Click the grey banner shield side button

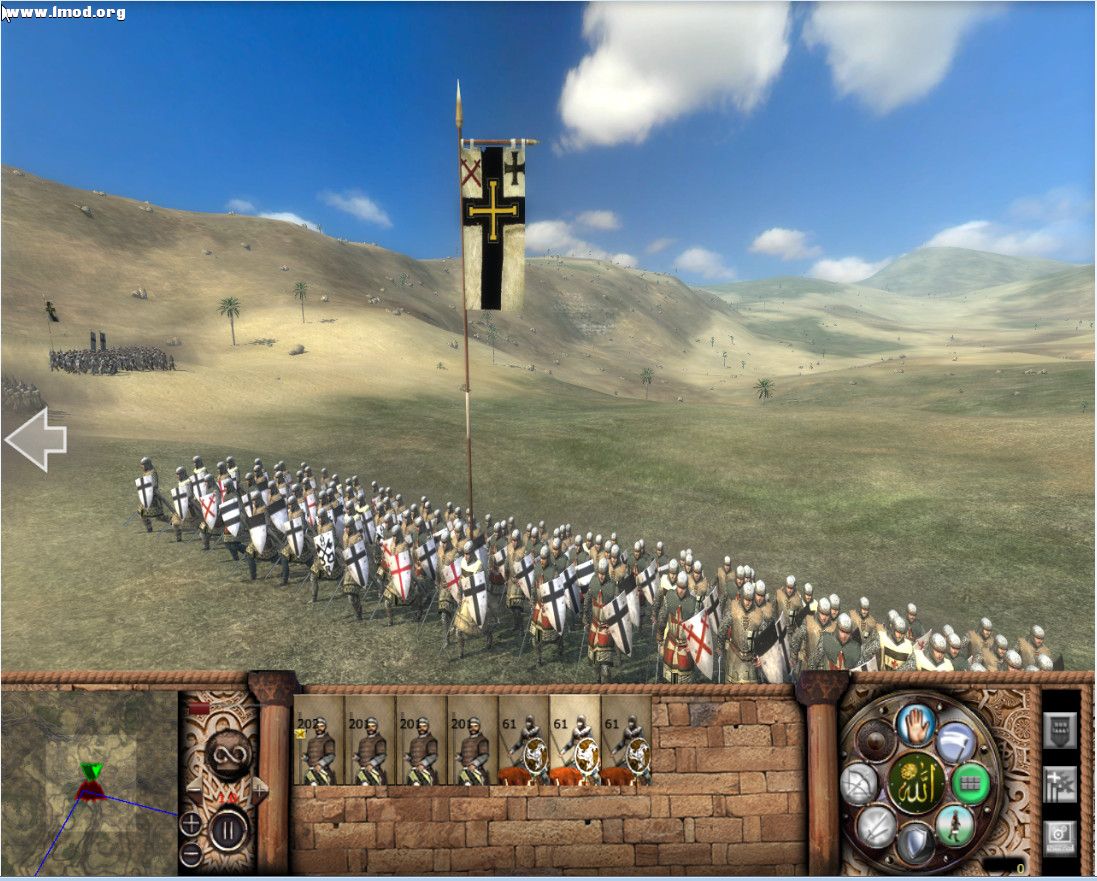click(1060, 730)
